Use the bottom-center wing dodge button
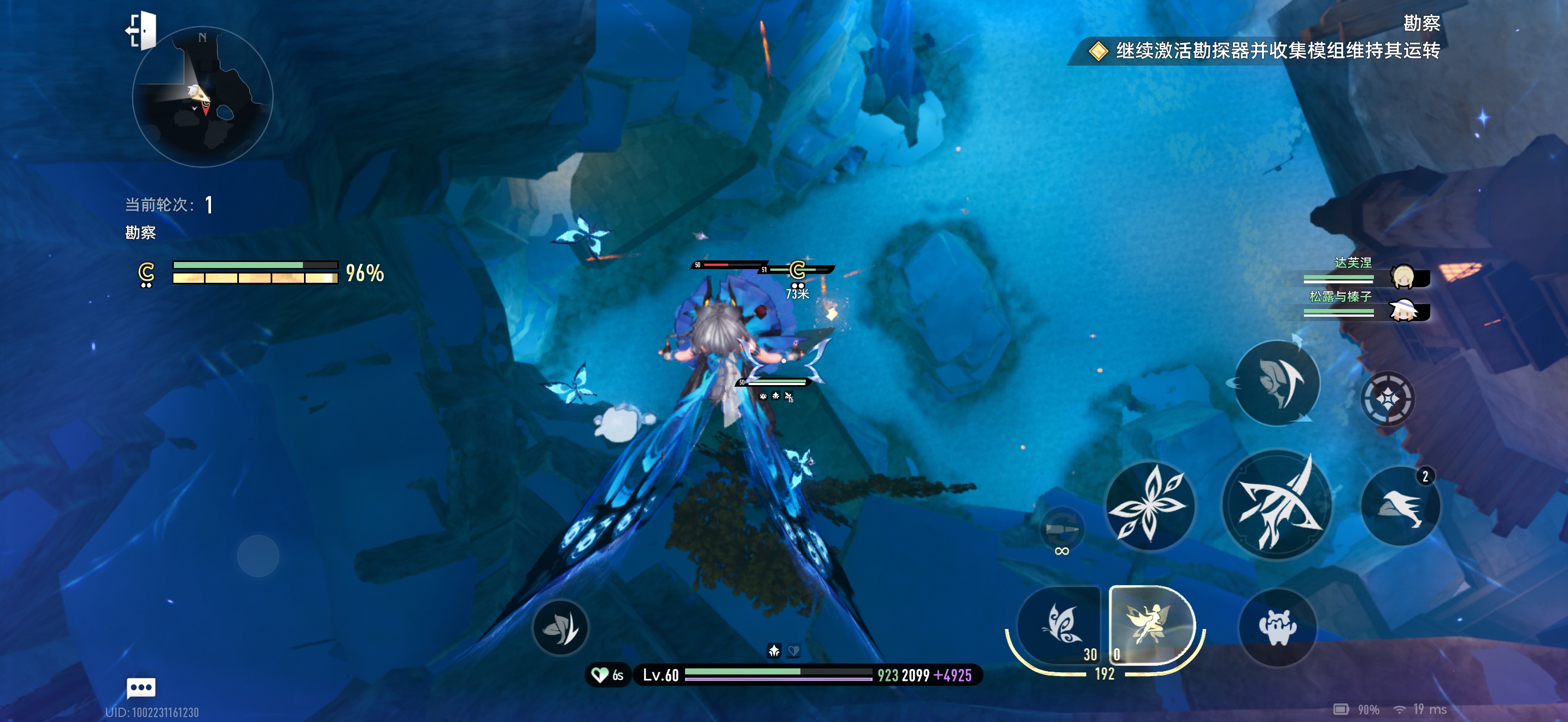The height and width of the screenshot is (722, 1568). coord(560,627)
